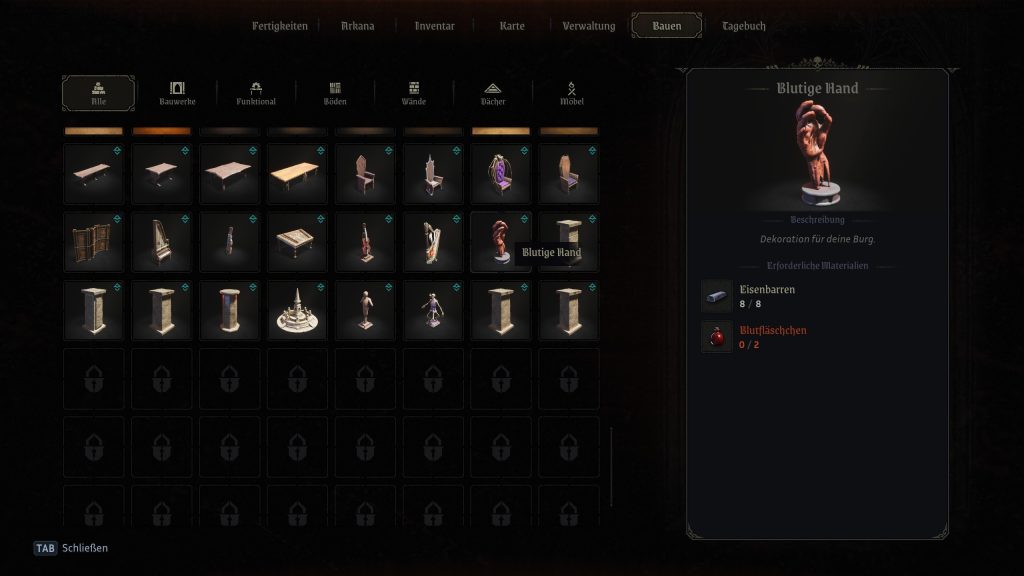Image resolution: width=1024 pixels, height=576 pixels.
Task: Select the Blutige Hand statue slot
Action: coord(500,242)
